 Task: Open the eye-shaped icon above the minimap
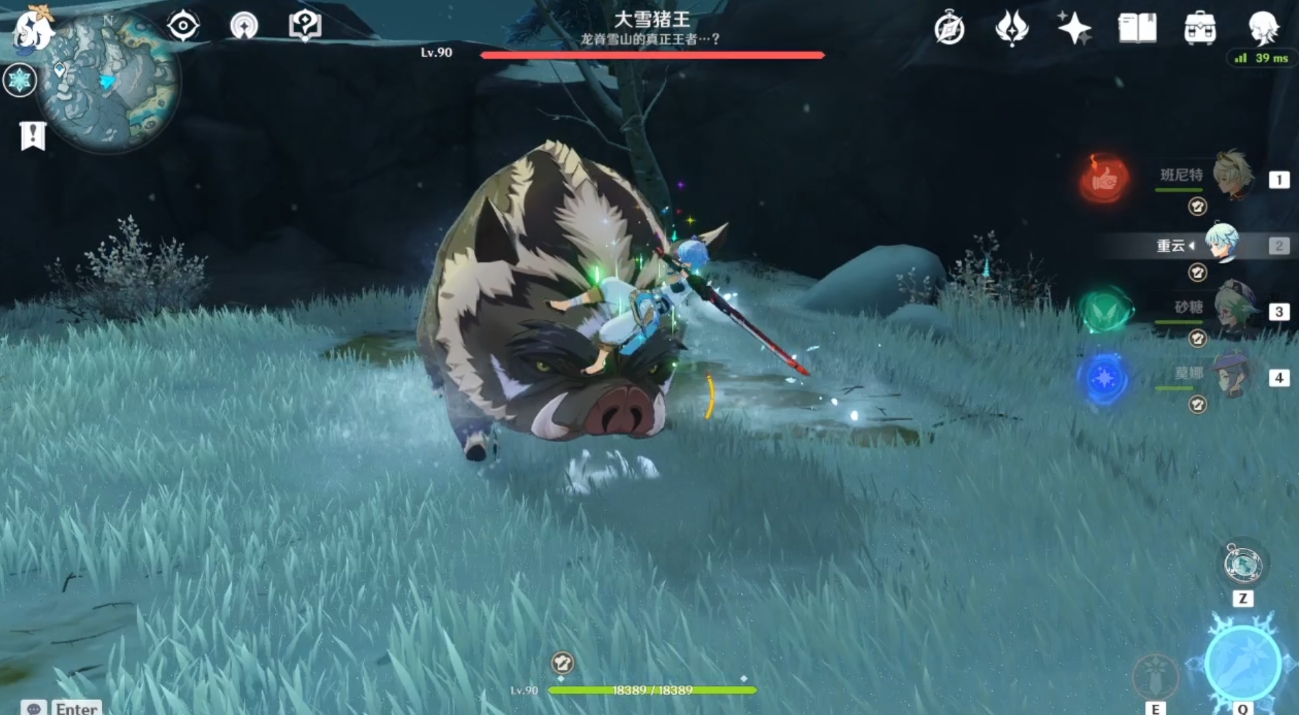[x=183, y=26]
